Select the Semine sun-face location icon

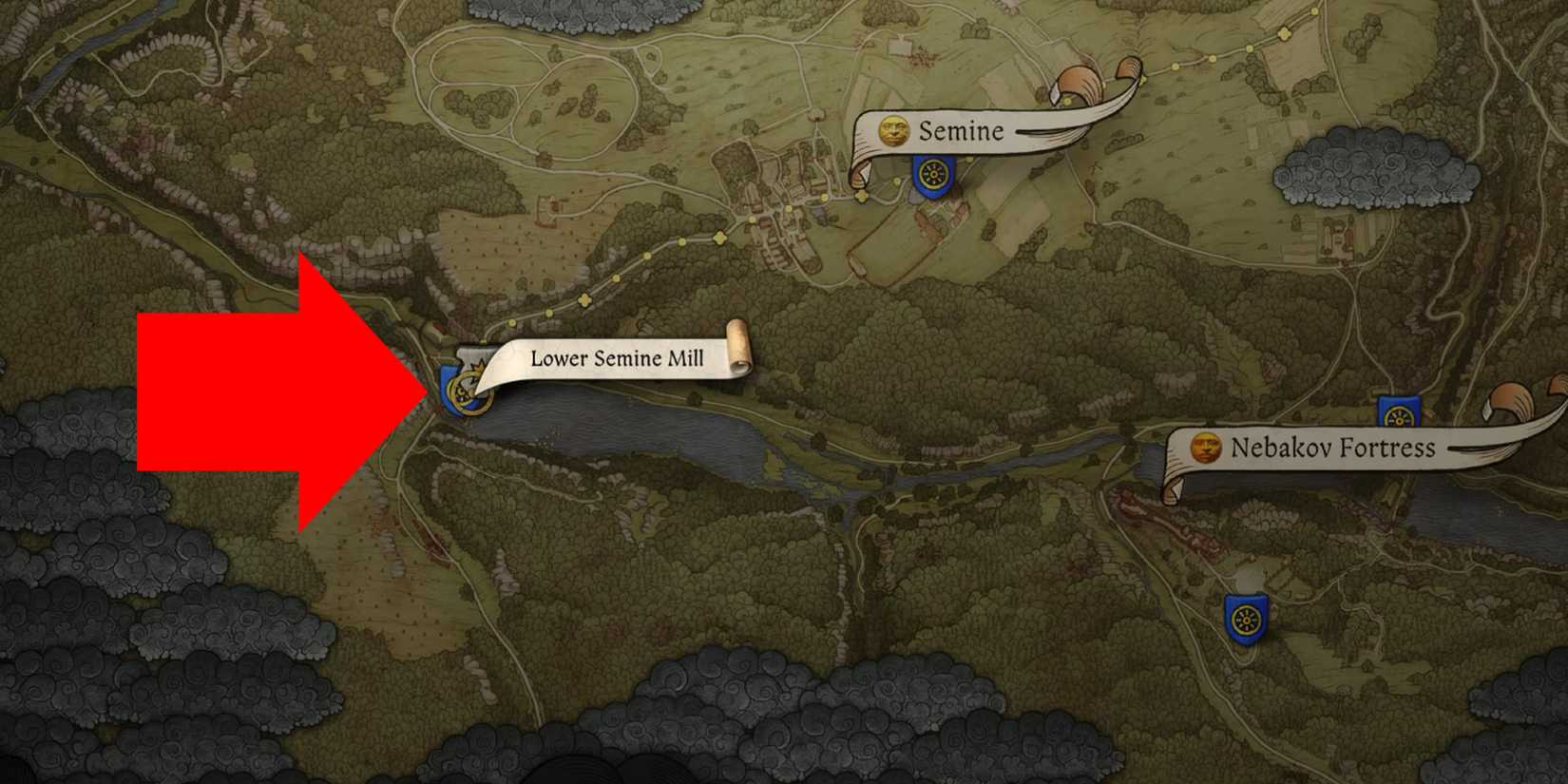893,131
